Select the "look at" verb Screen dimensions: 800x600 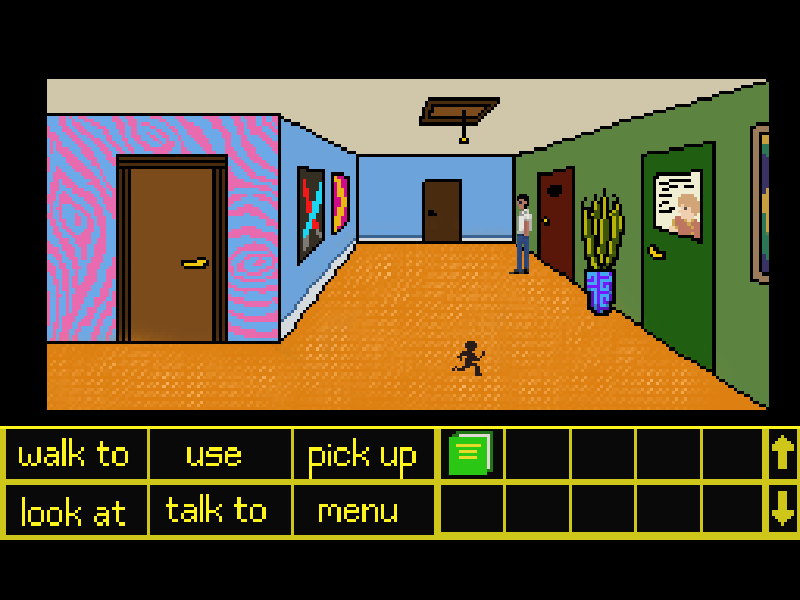click(x=75, y=512)
